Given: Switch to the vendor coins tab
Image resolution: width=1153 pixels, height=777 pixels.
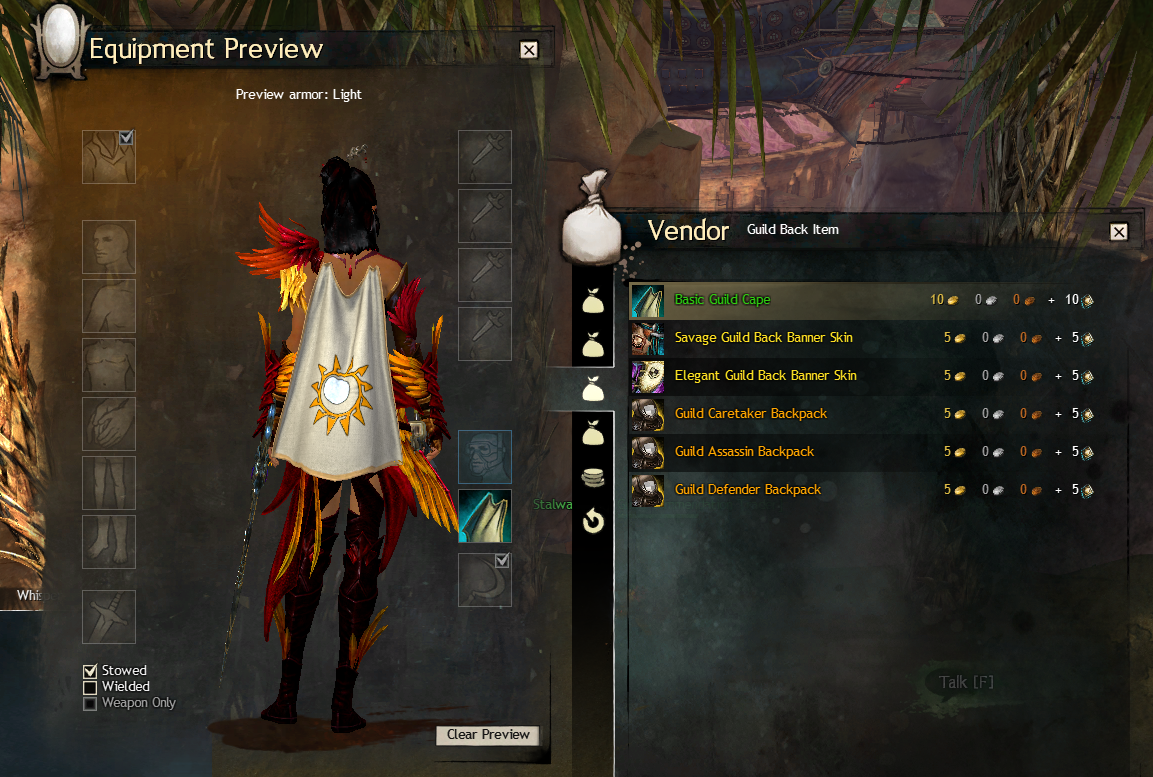Looking at the screenshot, I should (593, 477).
